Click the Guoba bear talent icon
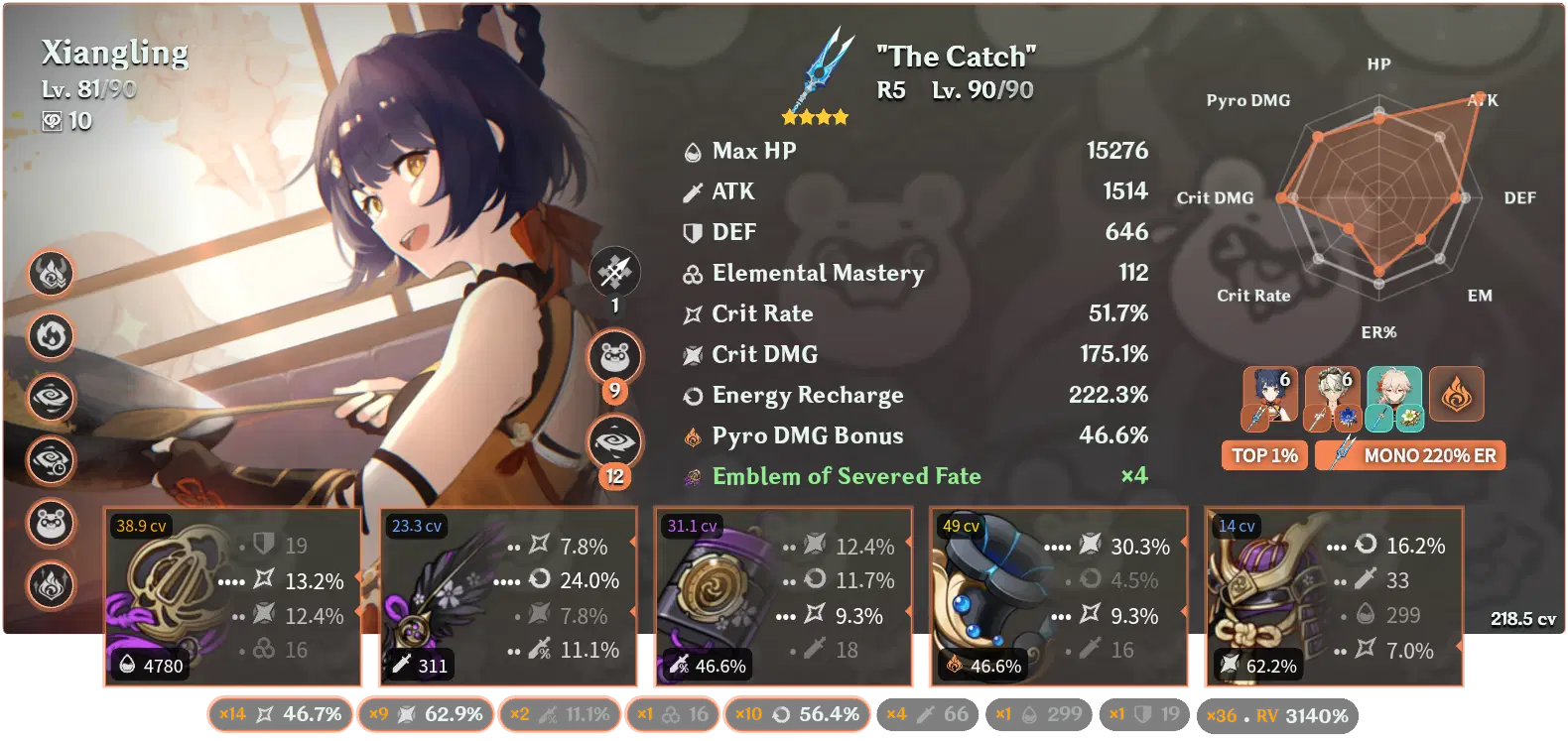The image size is (1568, 741). point(52,524)
